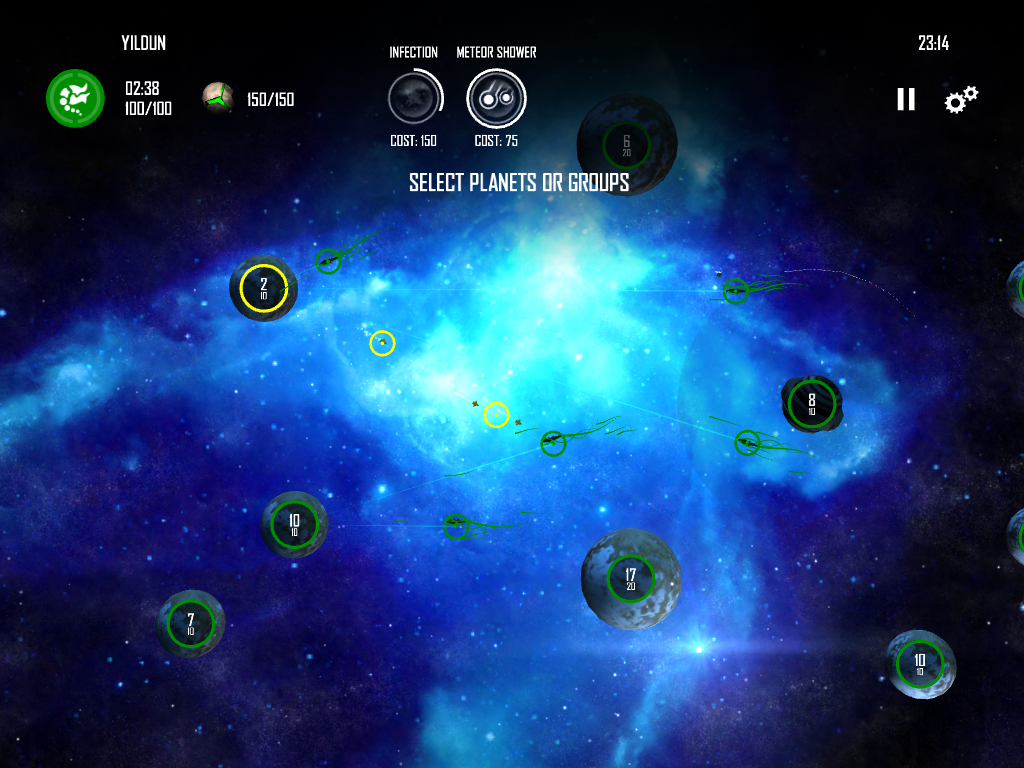Select the yellow-ringed planet with 2 units
The width and height of the screenshot is (1024, 768).
click(x=264, y=288)
